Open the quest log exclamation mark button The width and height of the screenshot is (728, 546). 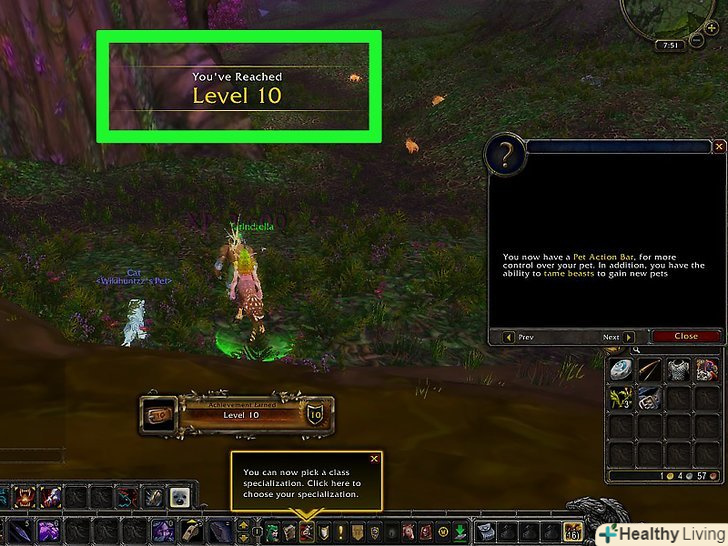point(340,530)
